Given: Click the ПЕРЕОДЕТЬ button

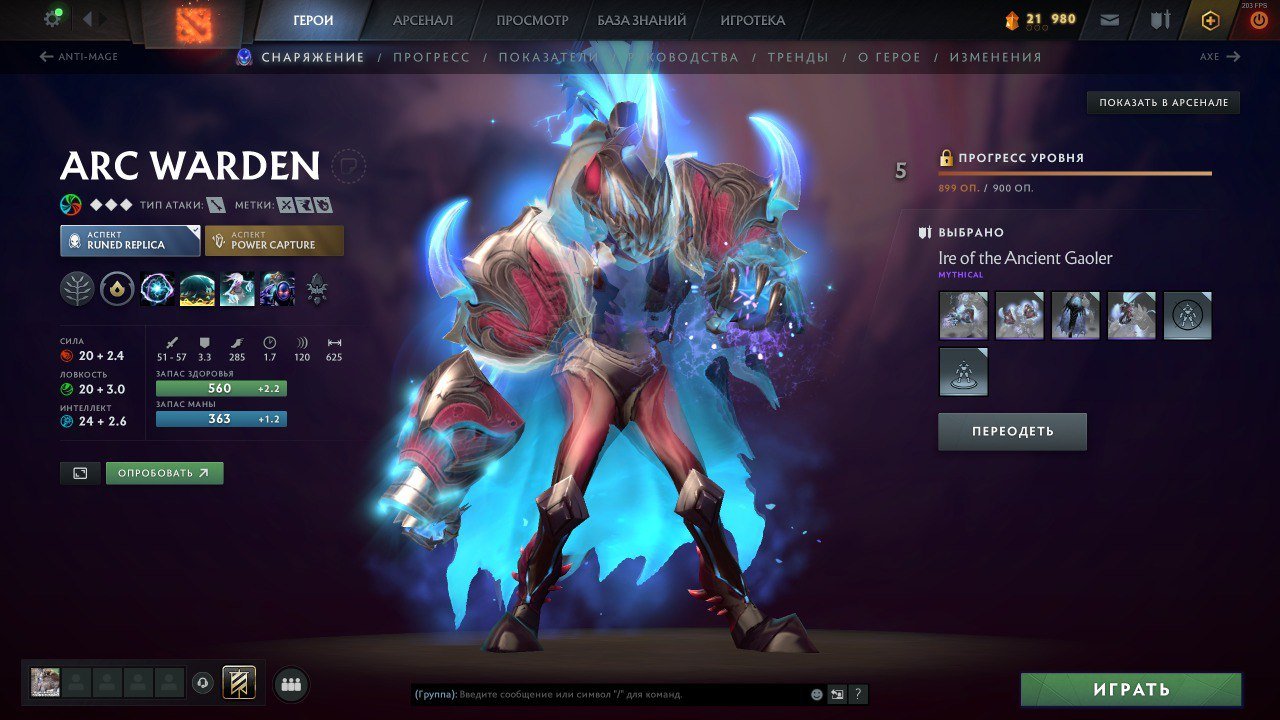Looking at the screenshot, I should pyautogui.click(x=1012, y=431).
